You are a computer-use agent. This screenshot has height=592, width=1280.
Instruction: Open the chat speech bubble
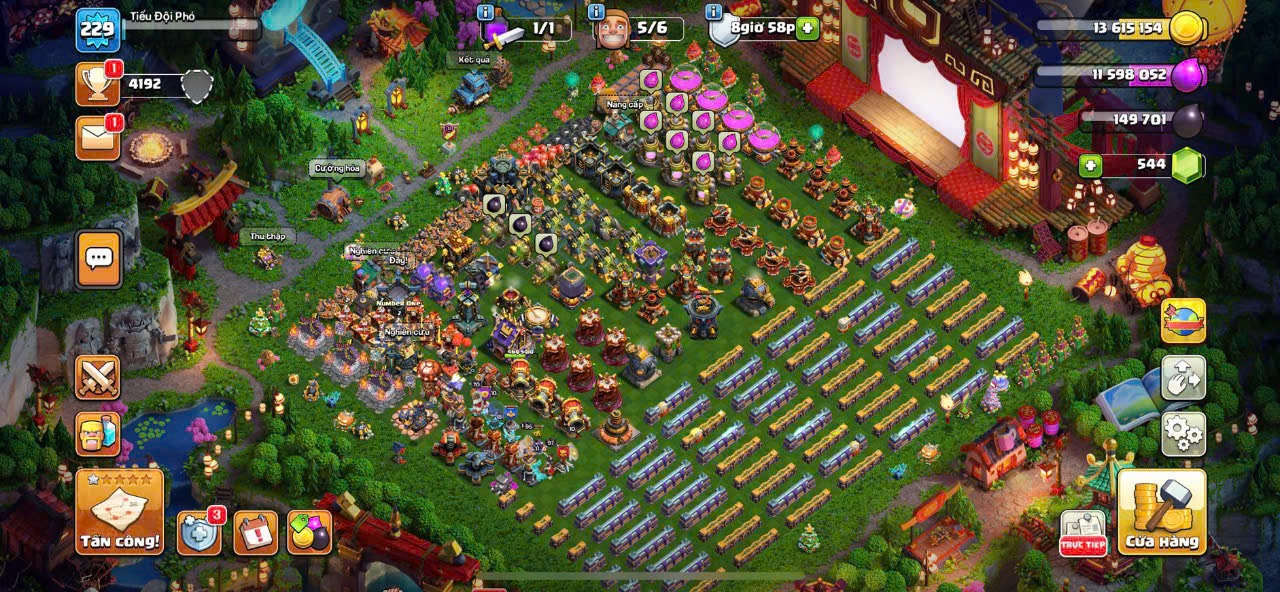(98, 259)
